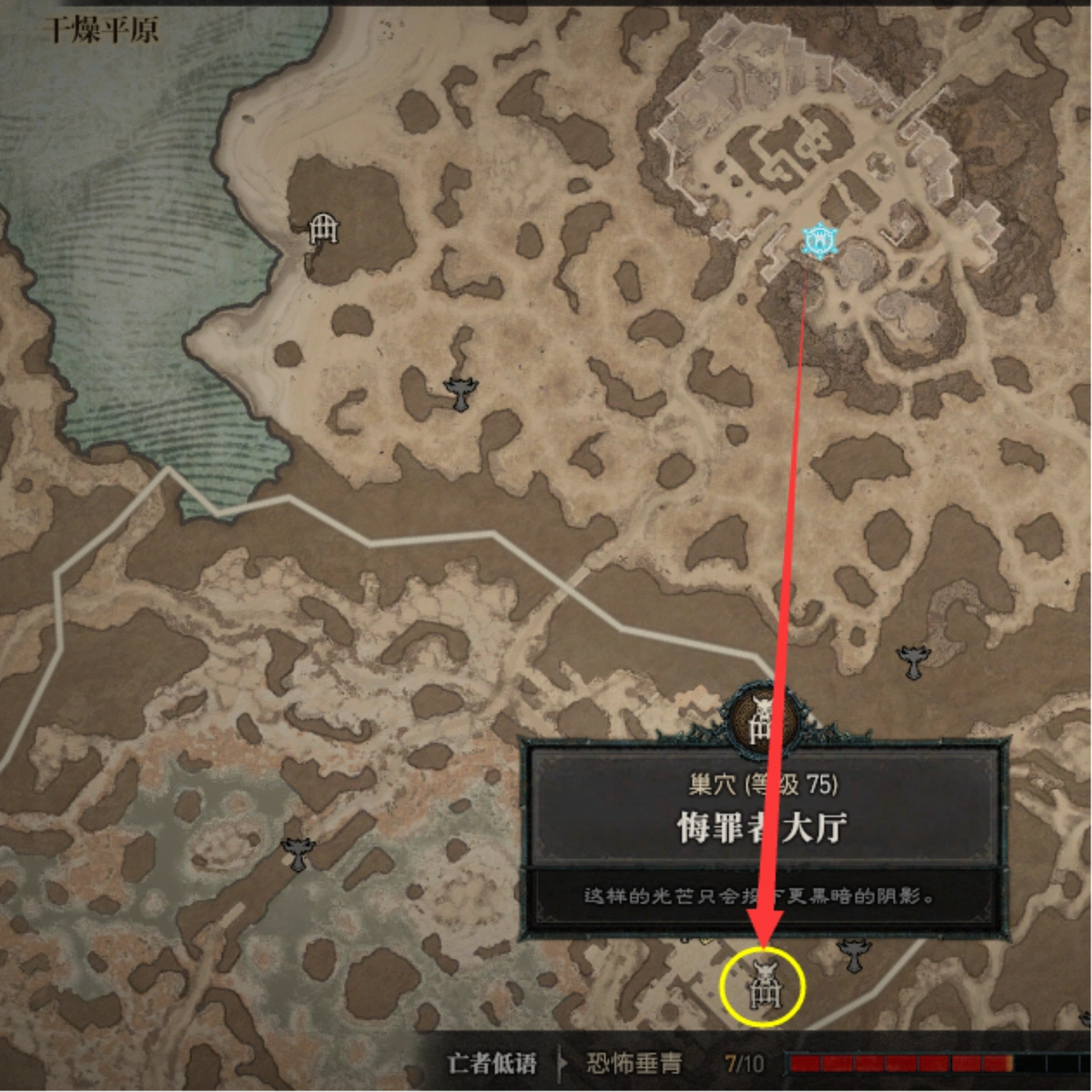Select the yellow-circled horned dungeon marker
This screenshot has width=1092, height=1092.
coord(763,986)
